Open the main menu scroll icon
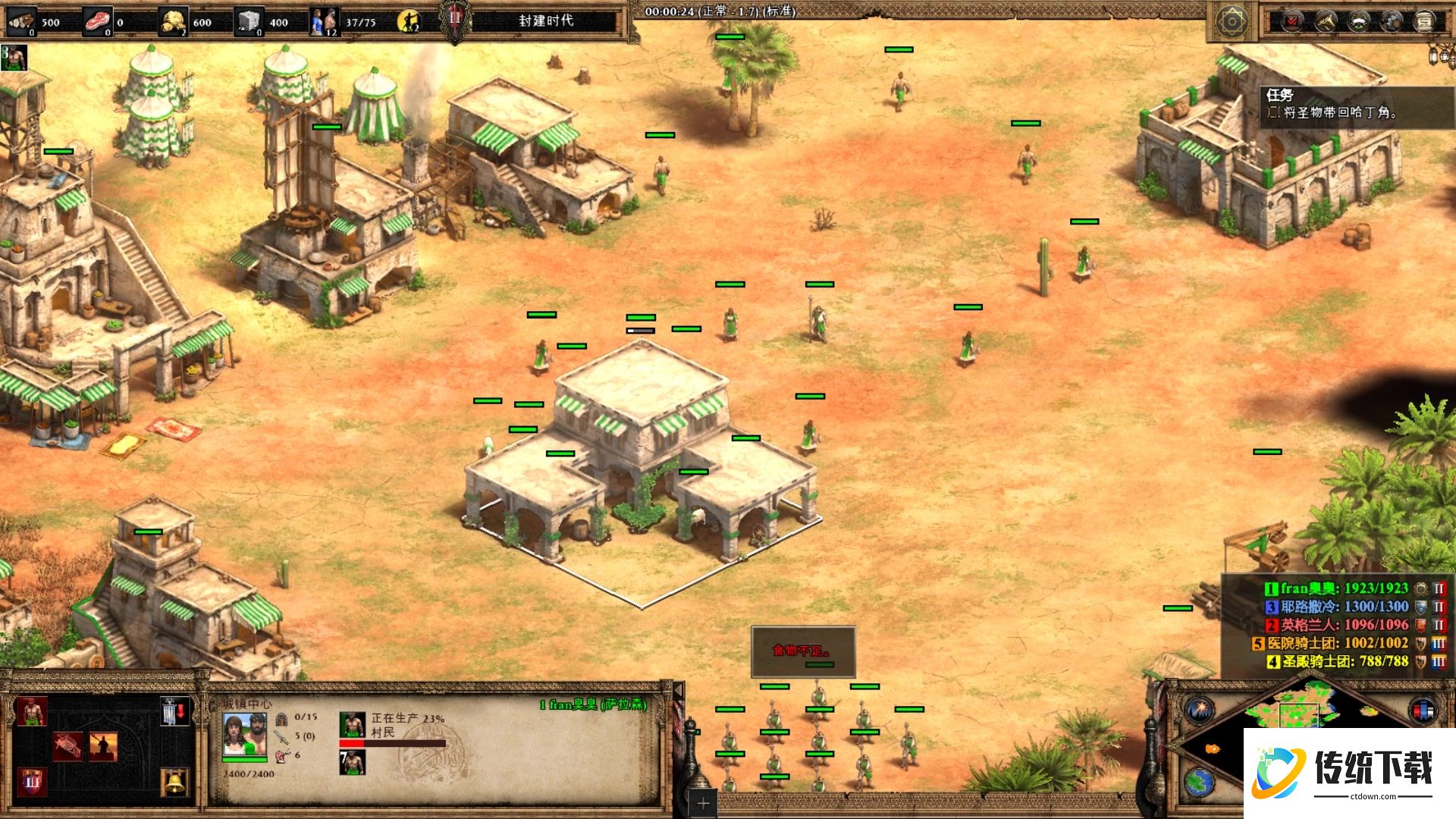The image size is (1456, 819). click(x=1424, y=21)
